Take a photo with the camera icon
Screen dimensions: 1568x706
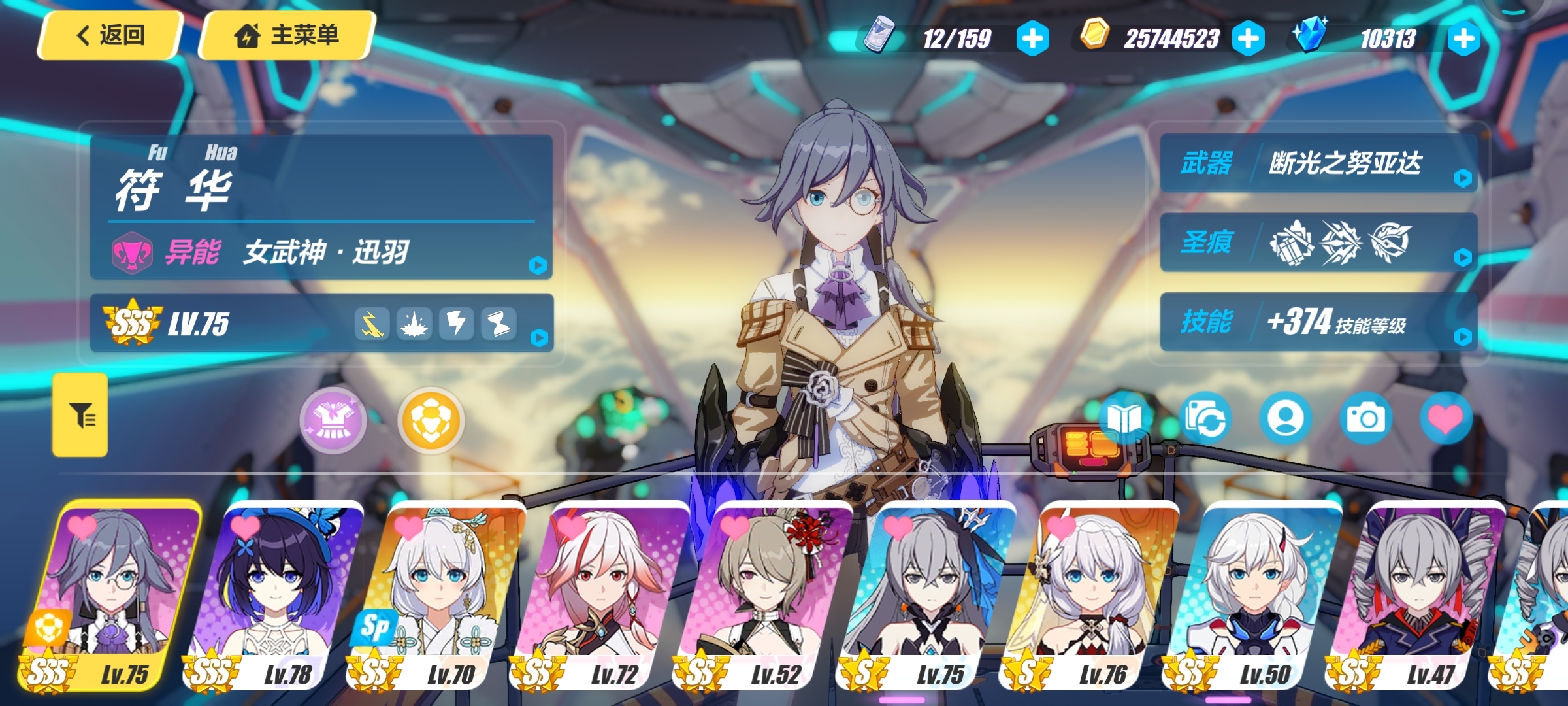(1365, 418)
